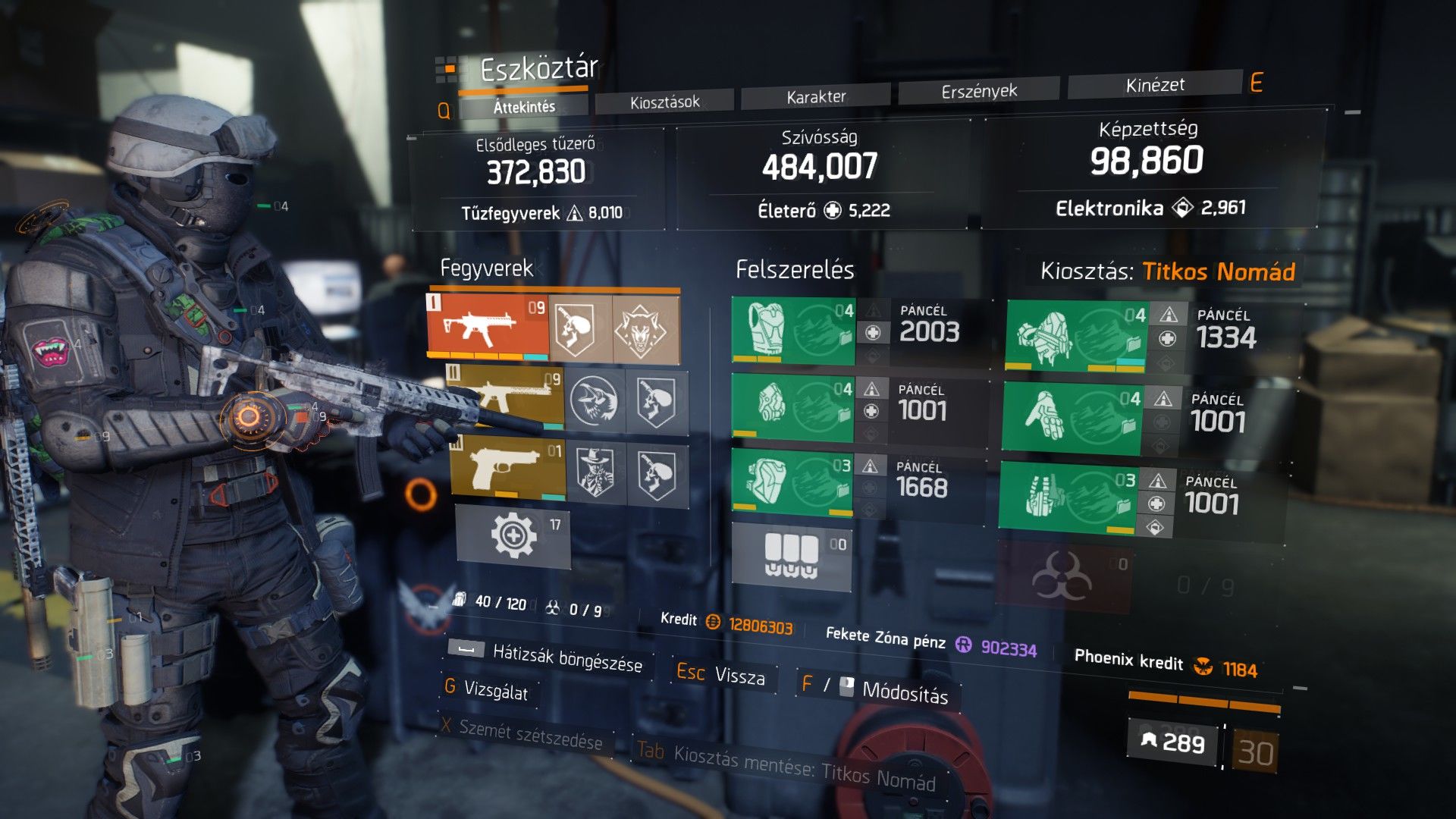Image resolution: width=1456 pixels, height=819 pixels.
Task: Open the Erszények tab
Action: [x=979, y=91]
